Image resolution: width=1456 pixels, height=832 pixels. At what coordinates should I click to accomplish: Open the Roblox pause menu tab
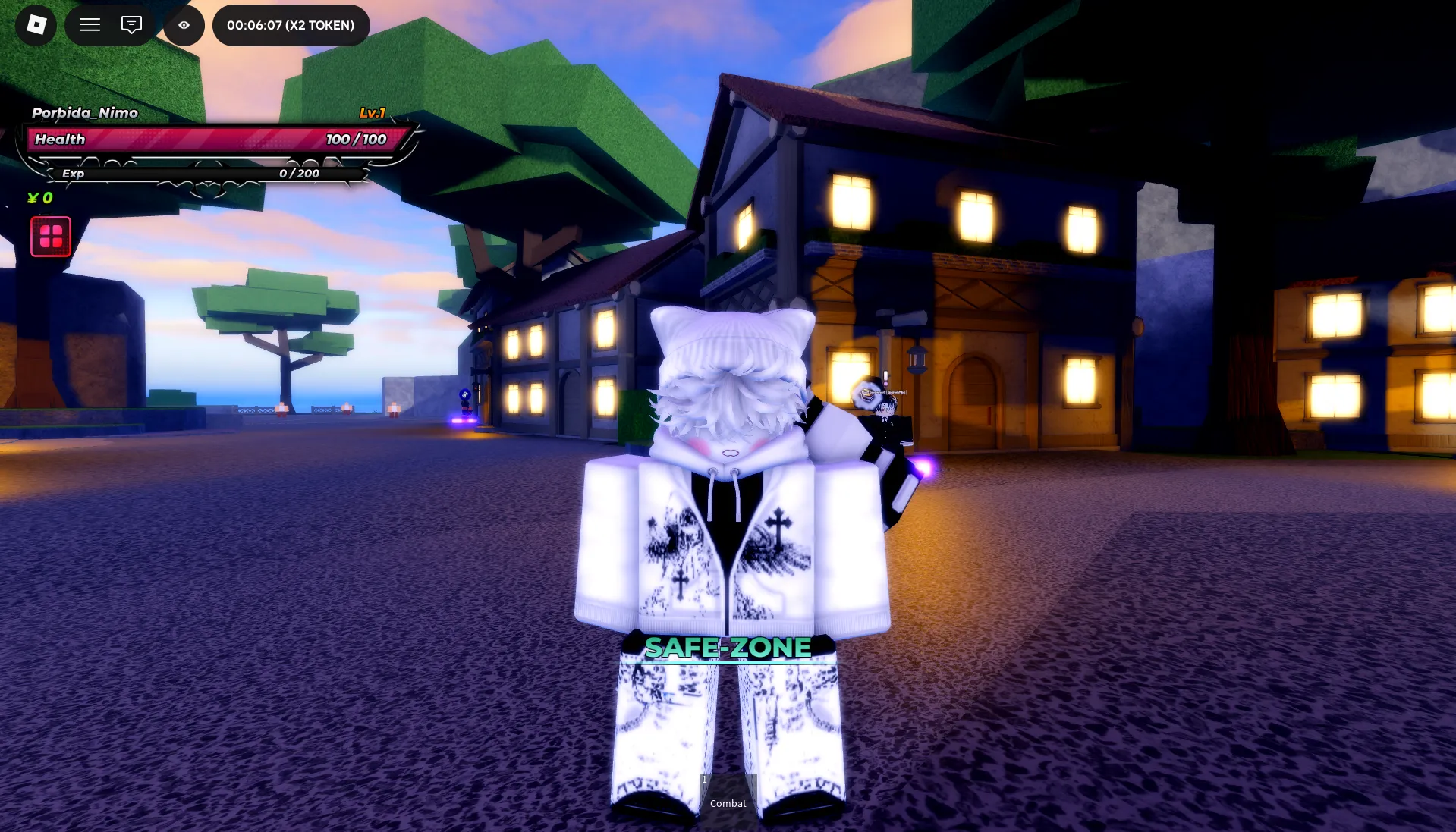(x=35, y=25)
